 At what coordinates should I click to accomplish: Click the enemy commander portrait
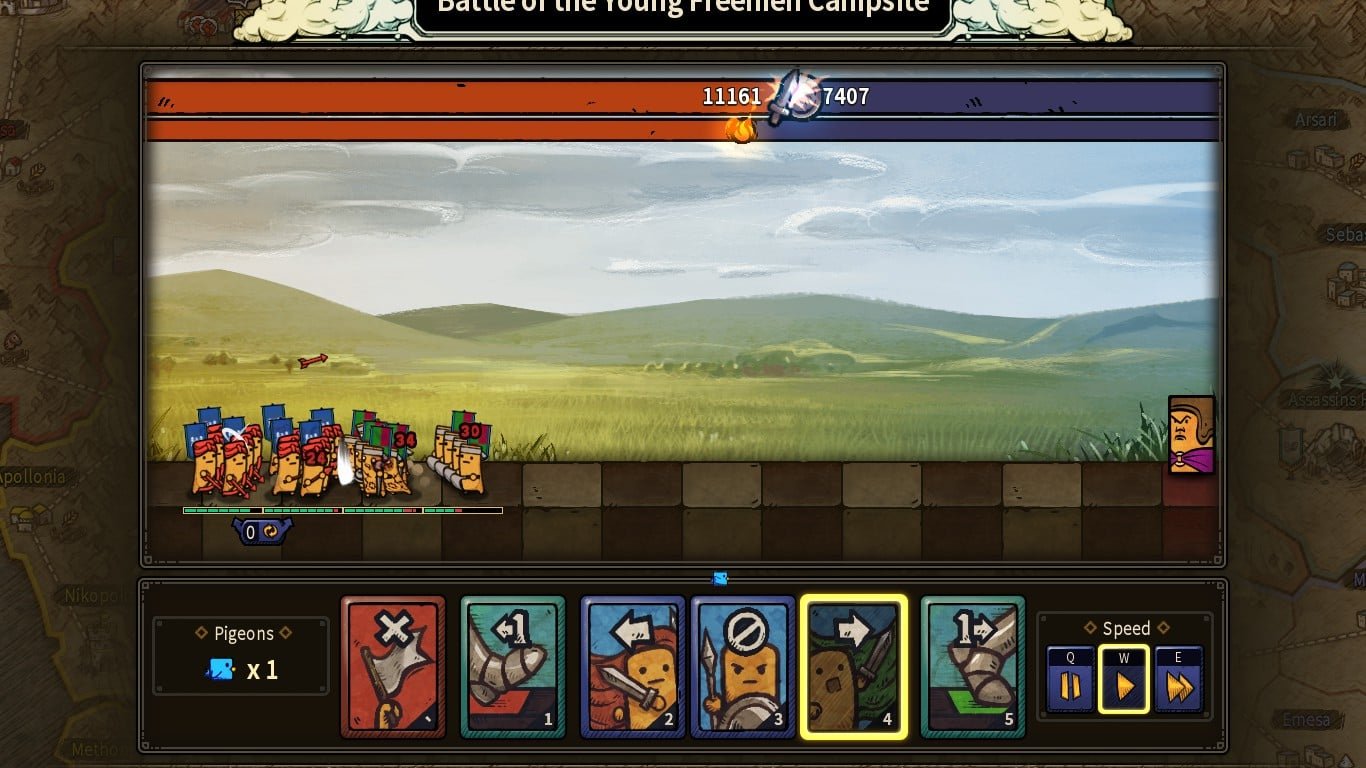click(1191, 435)
